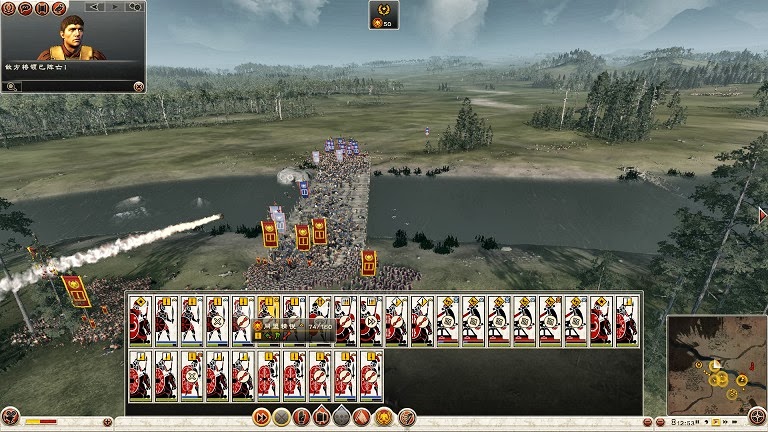768x432 pixels.
Task: Click the round button at bottom-left corner
Action: point(10,417)
